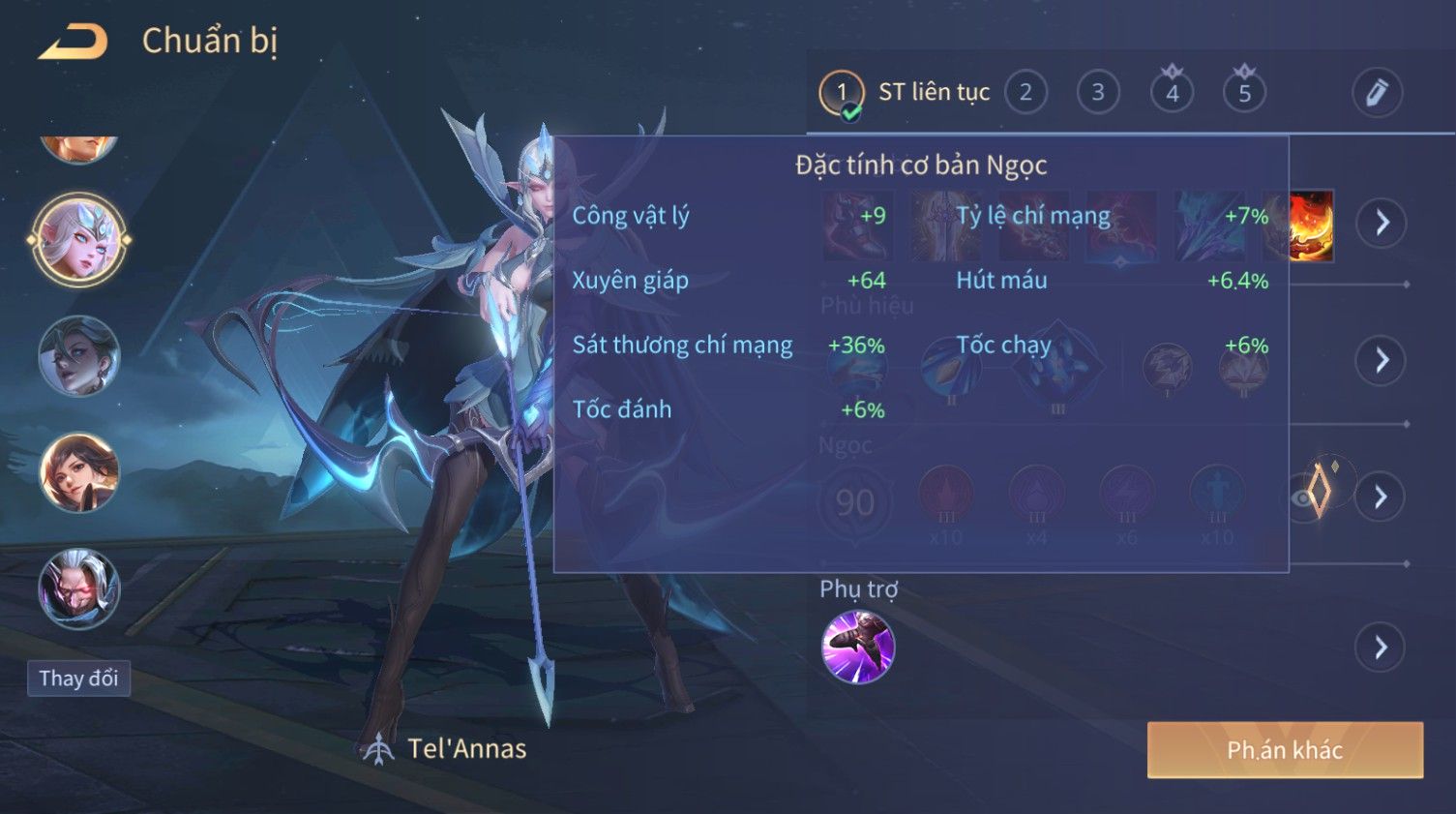Select preset tab 1 ST liên tục

(x=841, y=93)
